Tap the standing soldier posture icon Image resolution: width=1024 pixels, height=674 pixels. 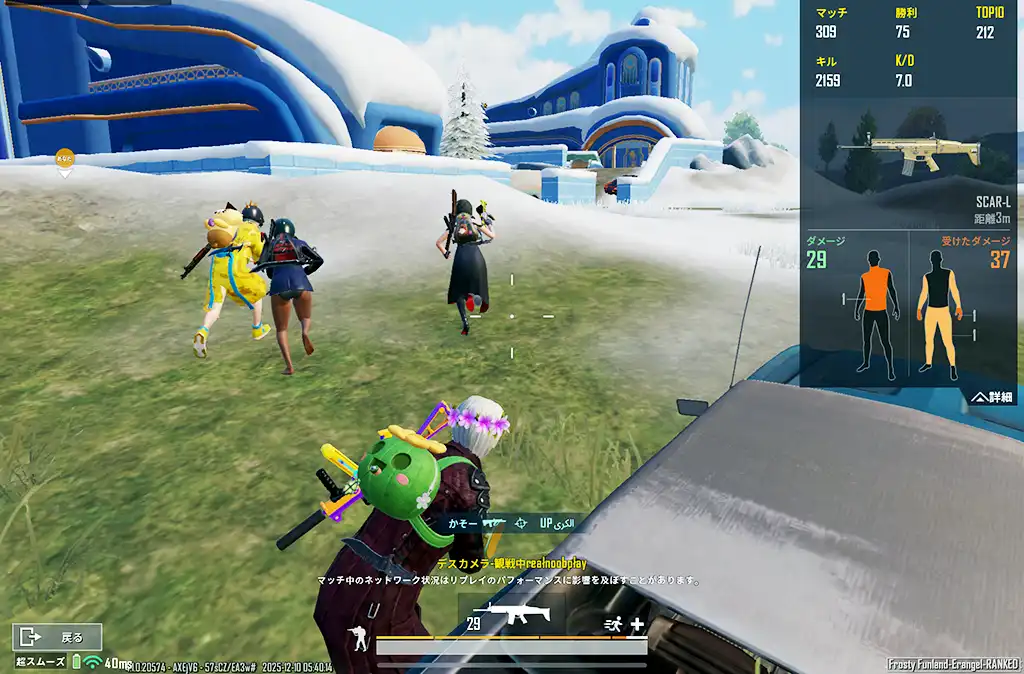point(357,637)
